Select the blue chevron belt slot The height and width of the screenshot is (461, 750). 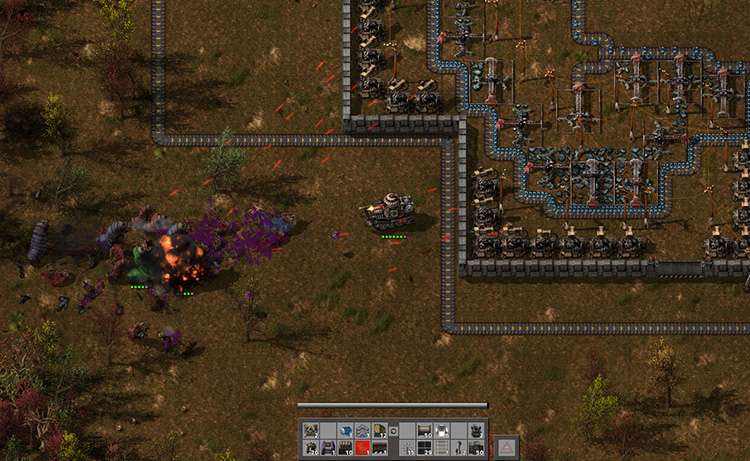pyautogui.click(x=362, y=430)
